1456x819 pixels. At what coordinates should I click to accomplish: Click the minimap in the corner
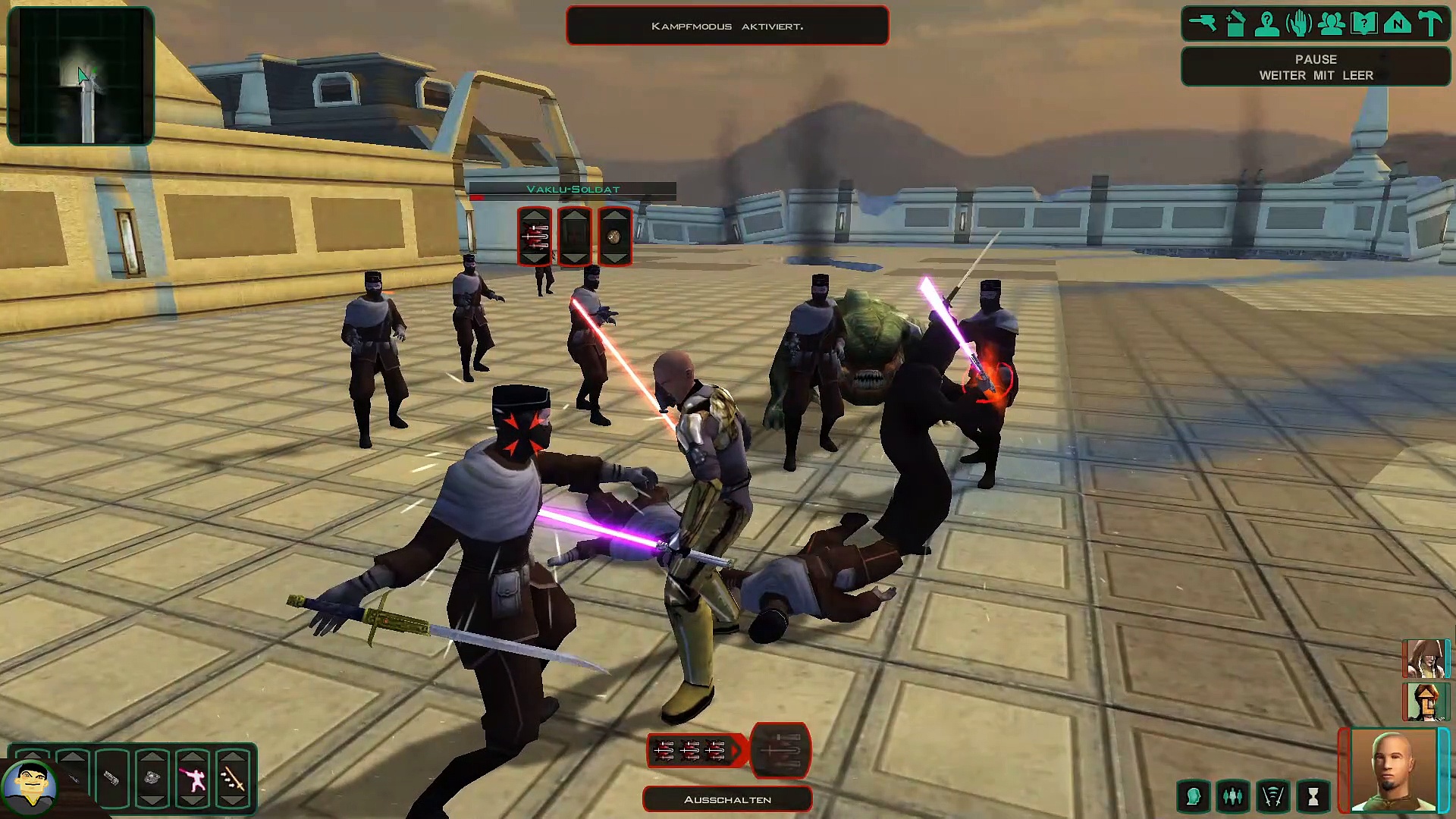(x=80, y=76)
